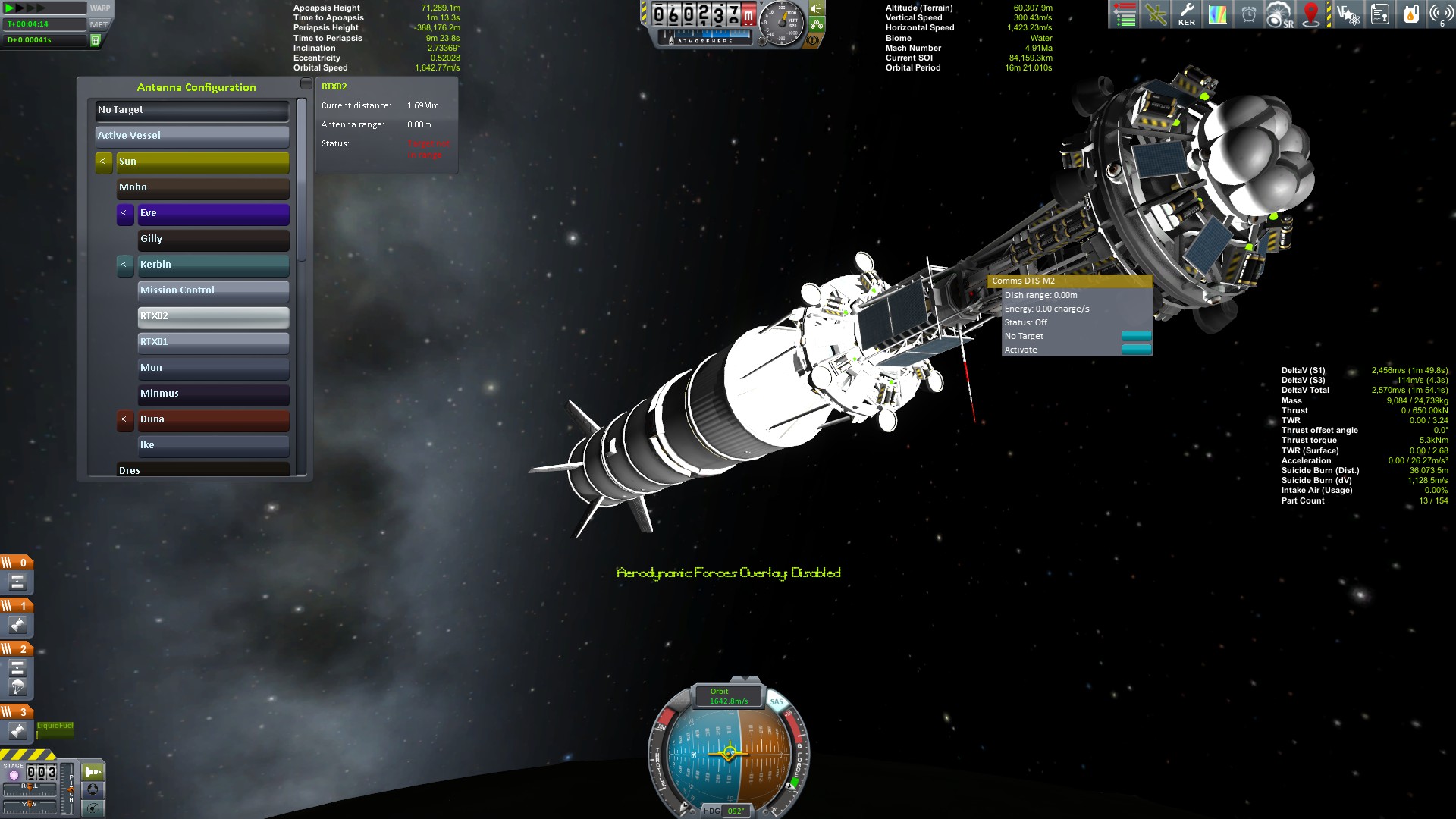Image resolution: width=1456 pixels, height=819 pixels.
Task: Select No Target in Antenna Configuration
Action: pyautogui.click(x=192, y=110)
